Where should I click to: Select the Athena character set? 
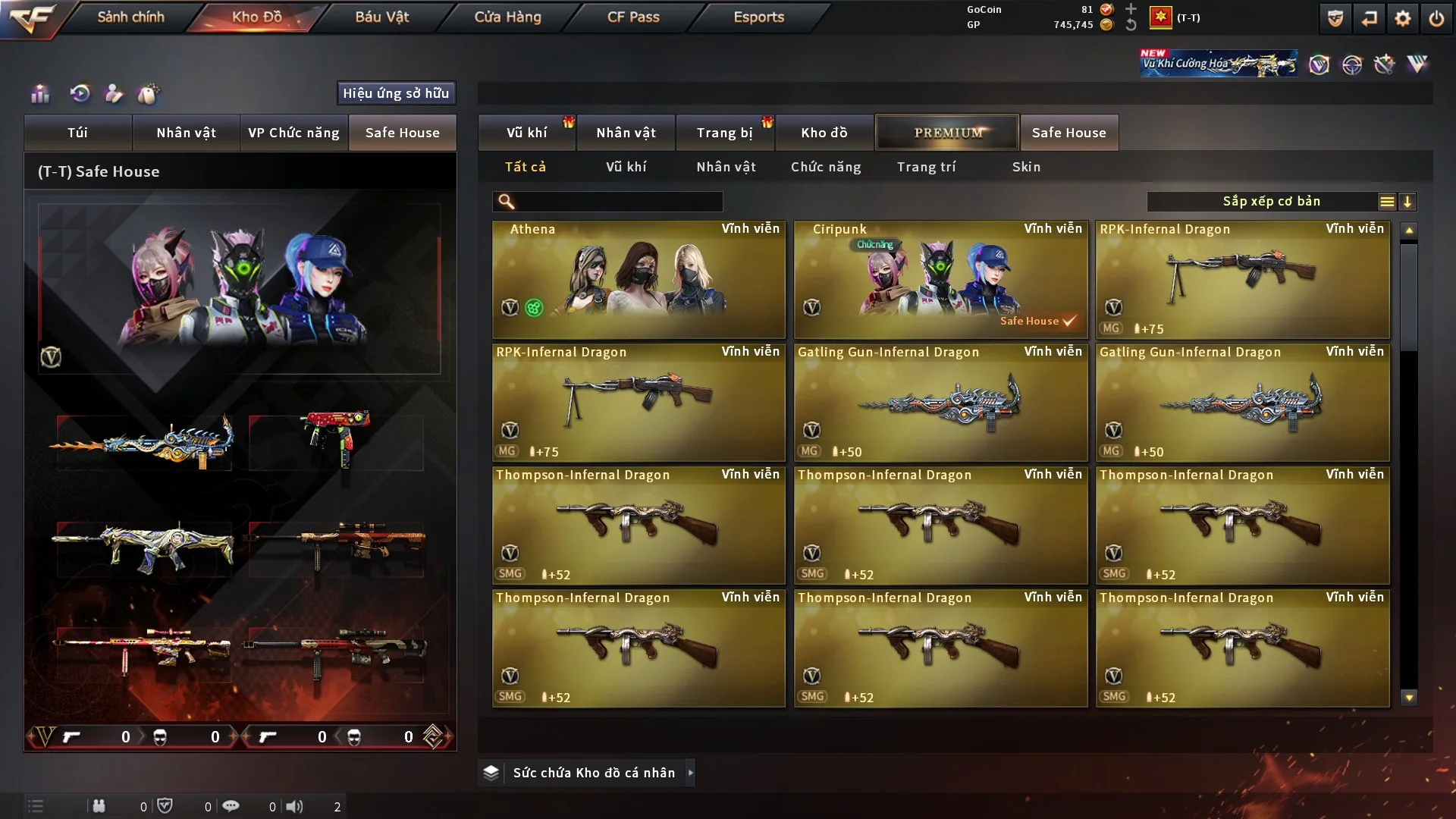click(639, 279)
